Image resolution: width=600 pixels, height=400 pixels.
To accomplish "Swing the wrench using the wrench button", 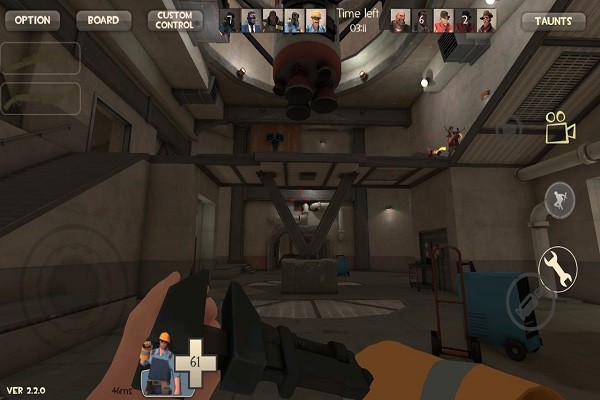I will 558,266.
